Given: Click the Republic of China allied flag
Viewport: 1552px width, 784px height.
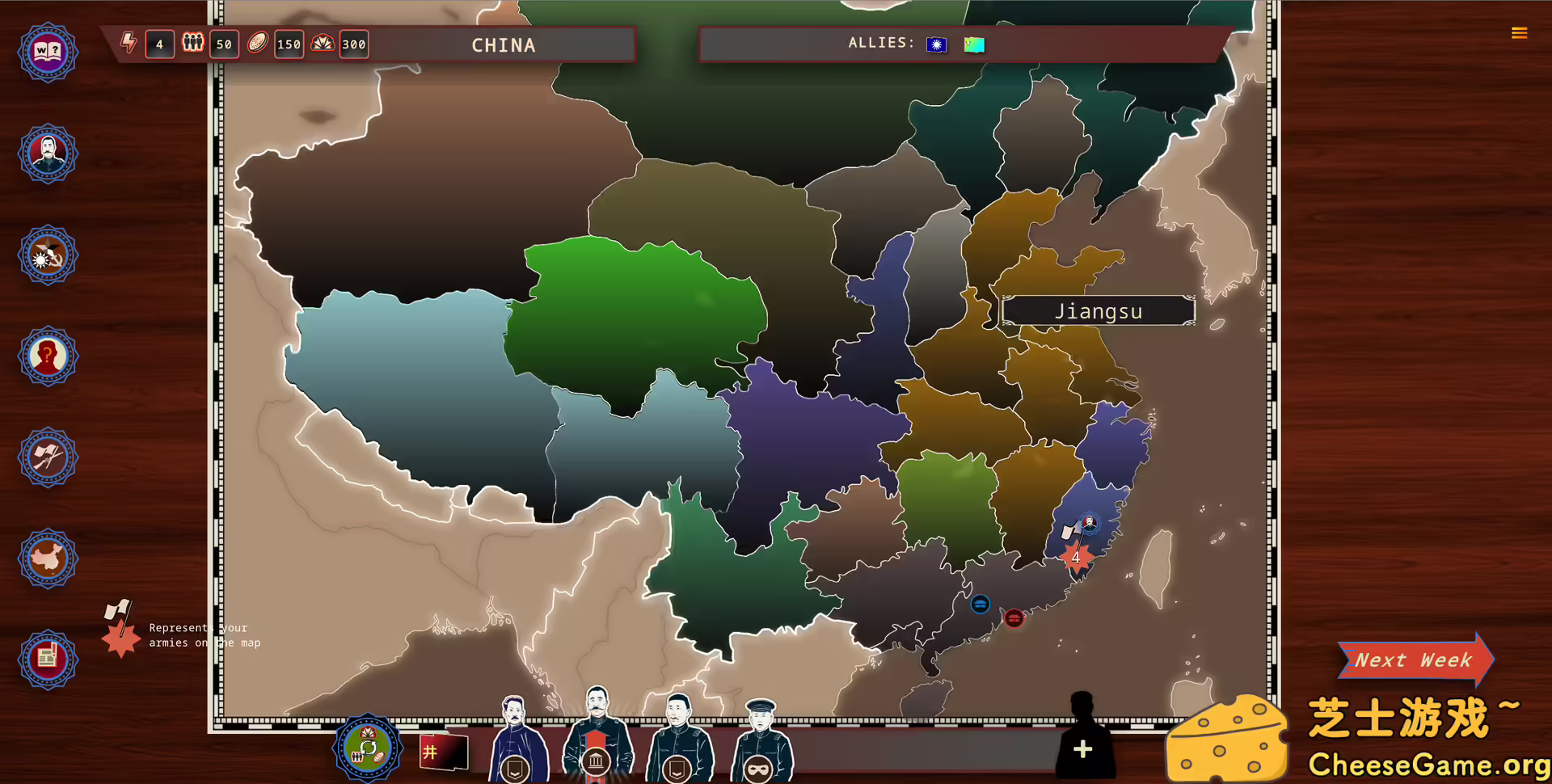Looking at the screenshot, I should click(x=936, y=44).
